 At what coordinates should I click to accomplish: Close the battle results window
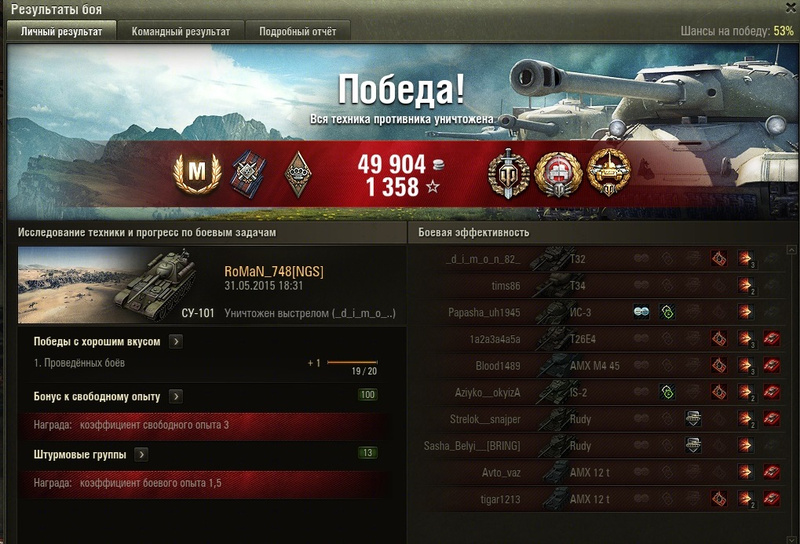tap(788, 8)
